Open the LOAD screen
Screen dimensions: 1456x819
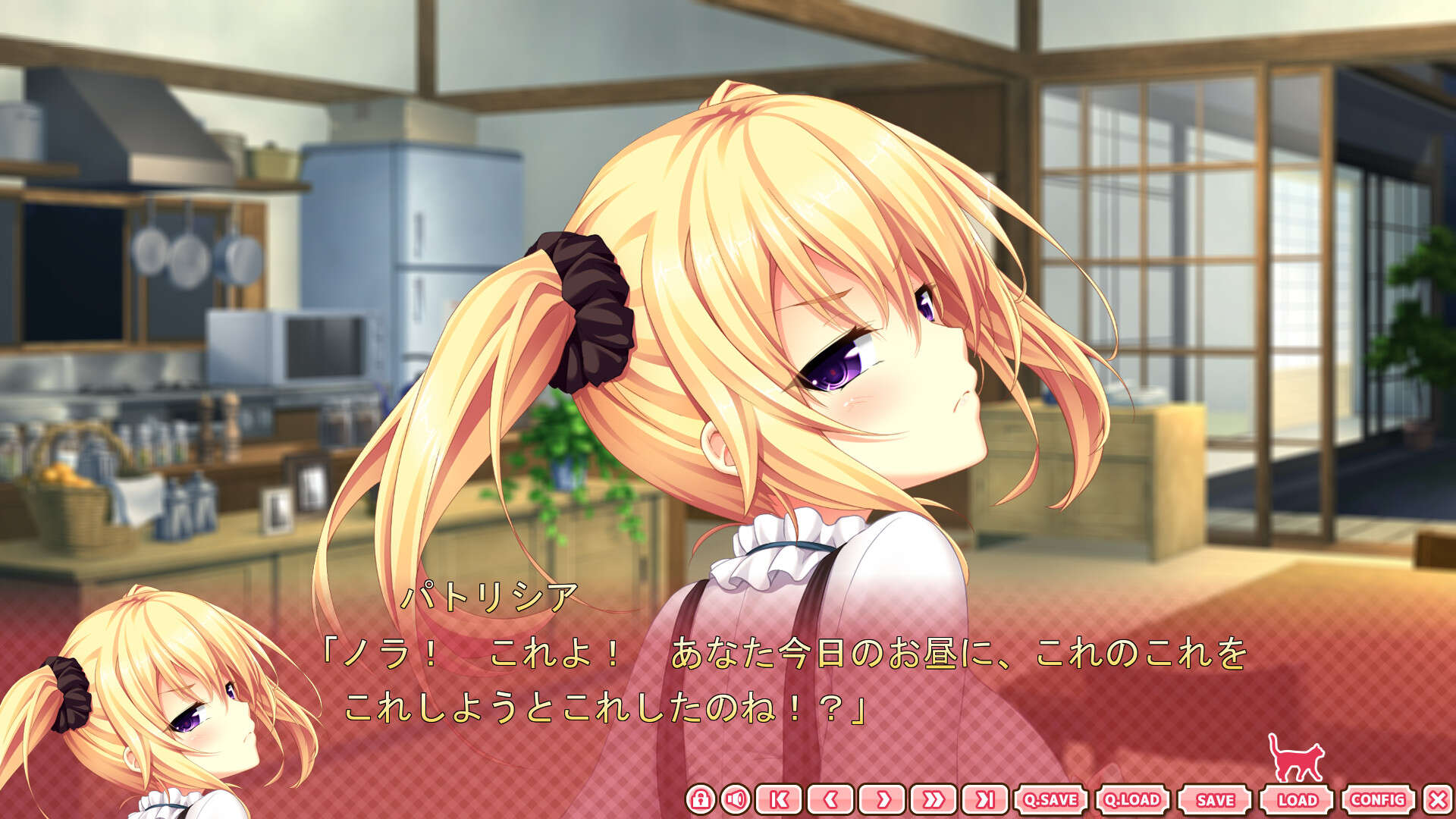coord(1299,798)
